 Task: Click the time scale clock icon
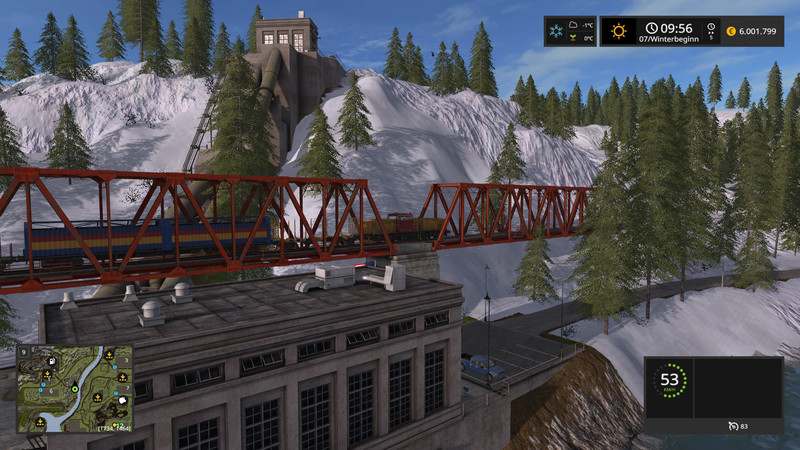click(x=712, y=27)
